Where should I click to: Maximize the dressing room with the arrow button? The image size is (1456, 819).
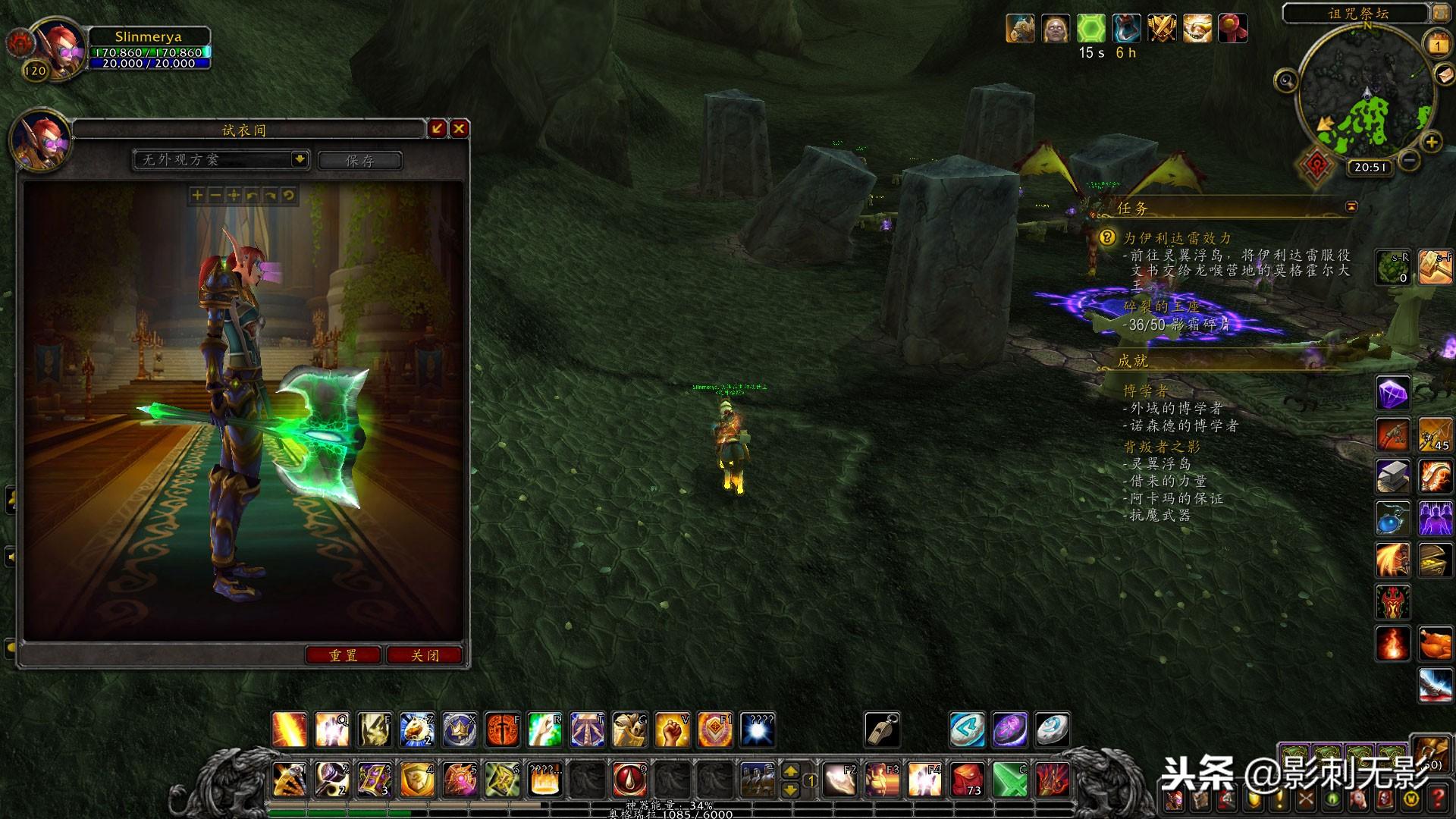click(x=437, y=129)
